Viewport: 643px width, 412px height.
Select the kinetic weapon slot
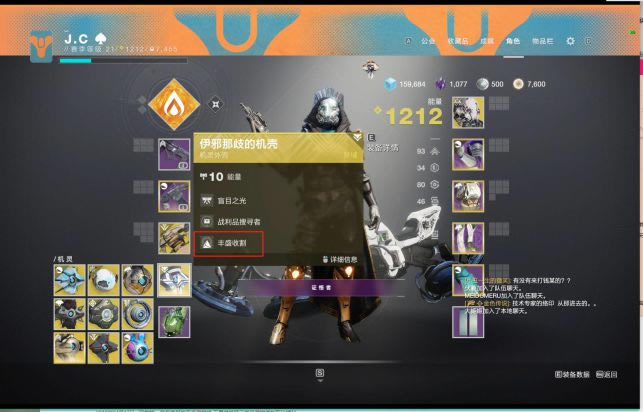click(173, 155)
